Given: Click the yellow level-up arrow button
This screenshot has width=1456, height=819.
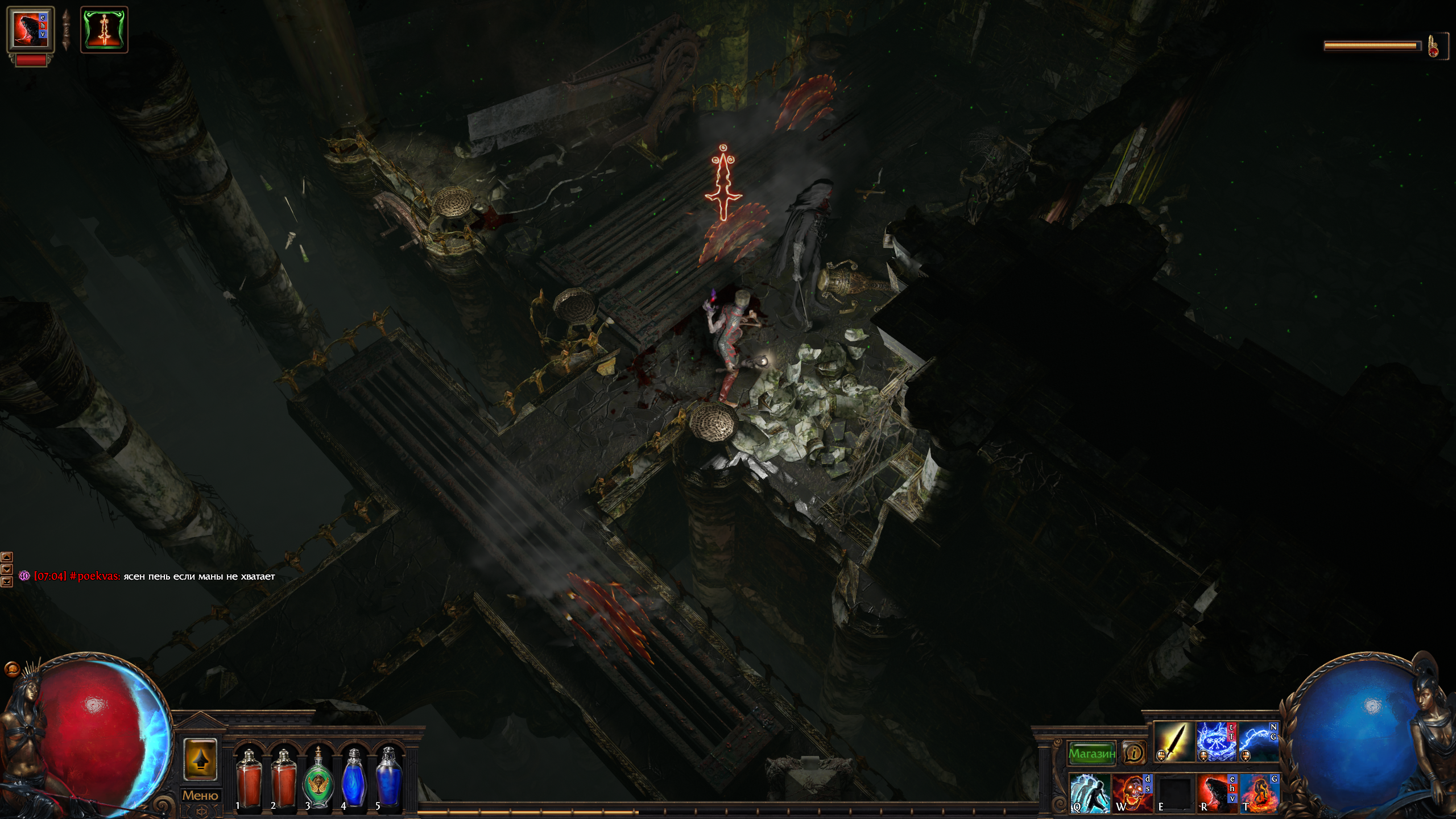Looking at the screenshot, I should tap(200, 760).
